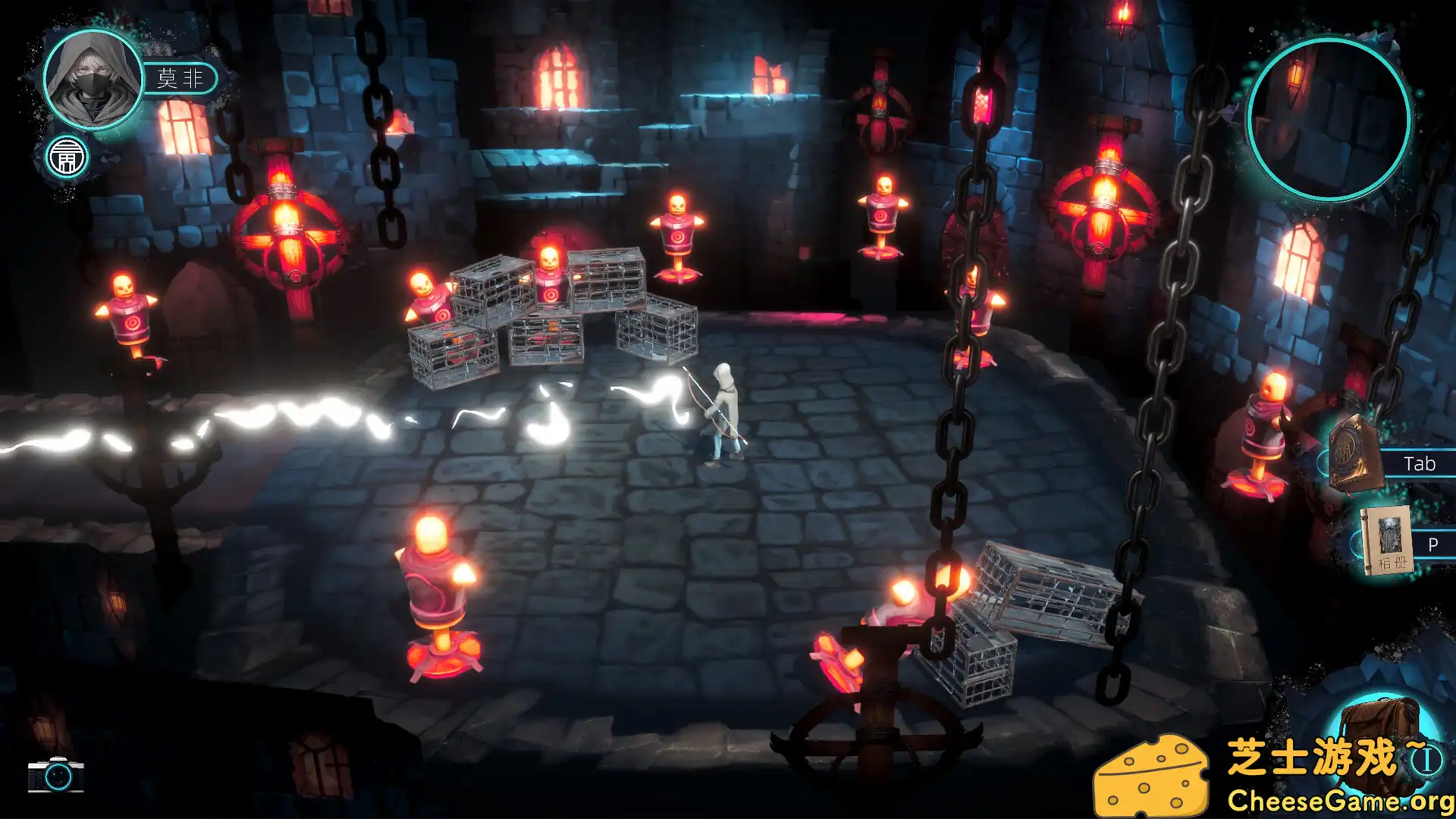The width and height of the screenshot is (1456, 819).
Task: Click the I key indicator beside the backpack
Action: tap(1425, 761)
